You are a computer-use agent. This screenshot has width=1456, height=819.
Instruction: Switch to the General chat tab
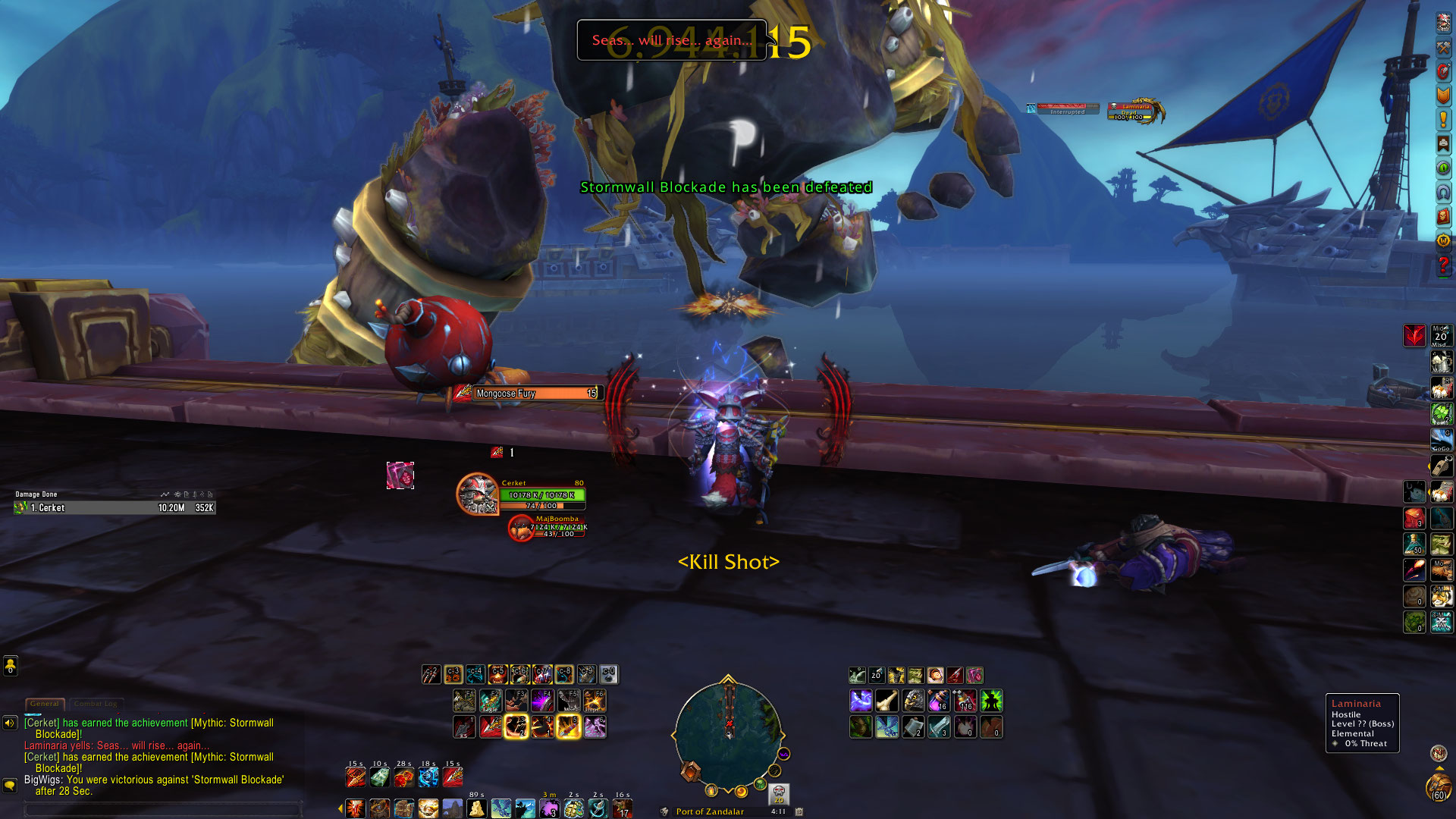45,704
